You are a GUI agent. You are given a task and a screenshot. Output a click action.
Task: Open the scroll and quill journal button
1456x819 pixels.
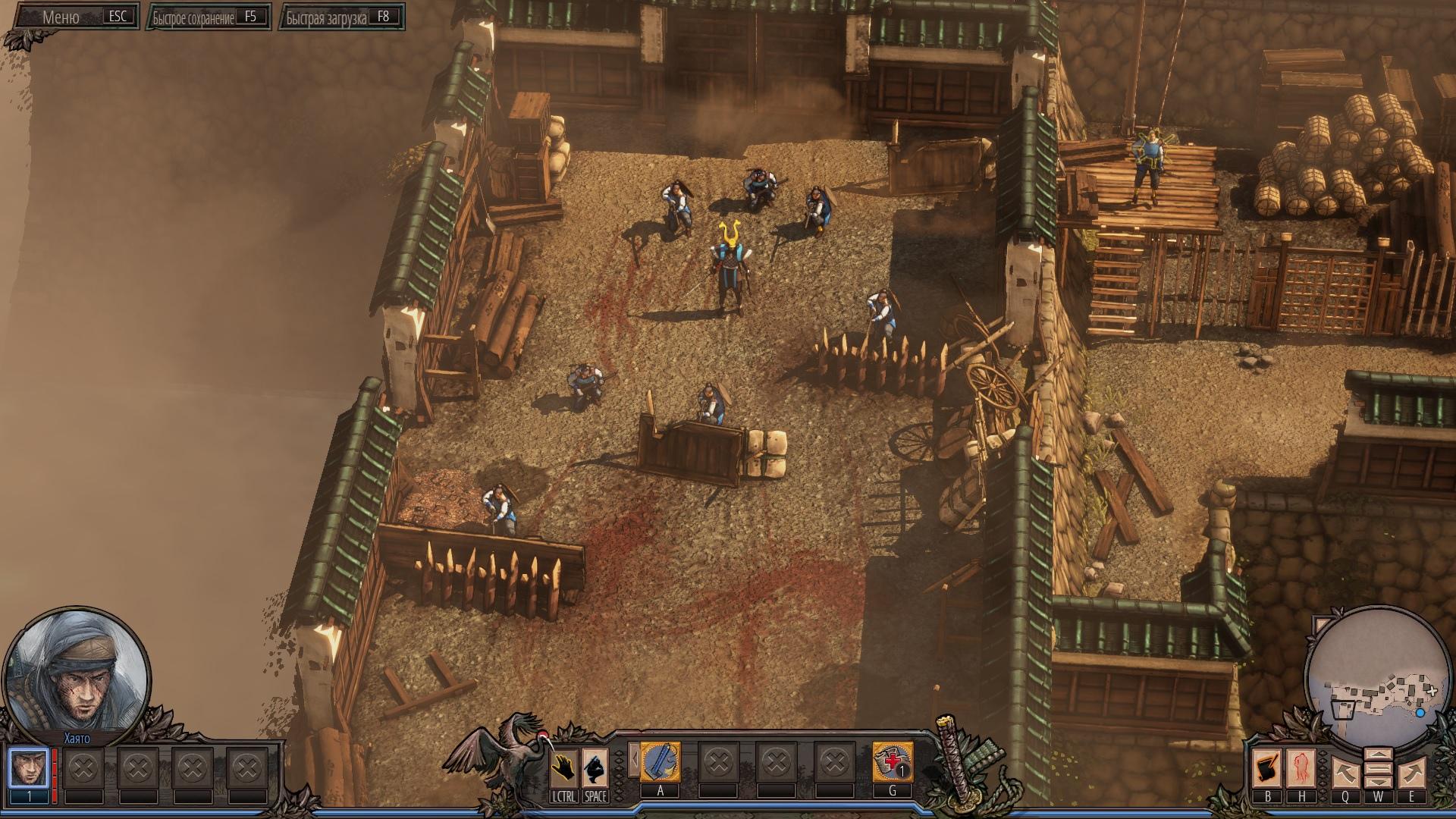click(x=1267, y=769)
